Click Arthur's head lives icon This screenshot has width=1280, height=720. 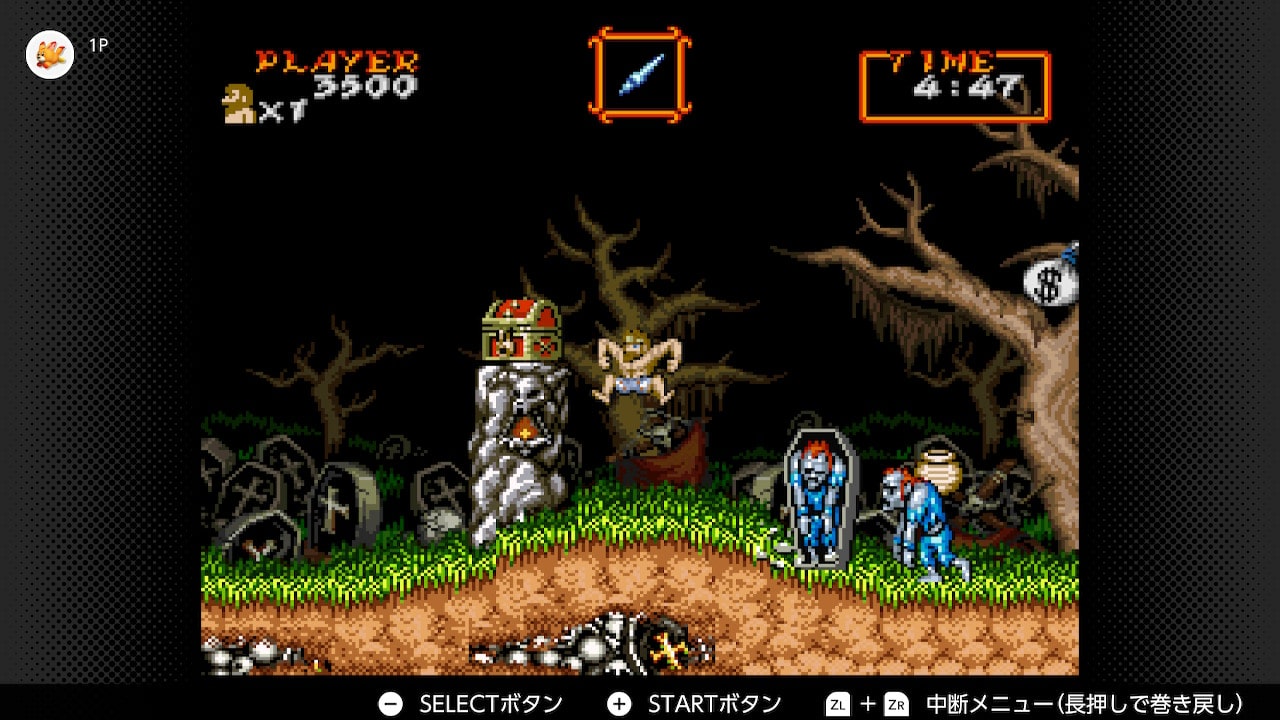click(x=239, y=104)
